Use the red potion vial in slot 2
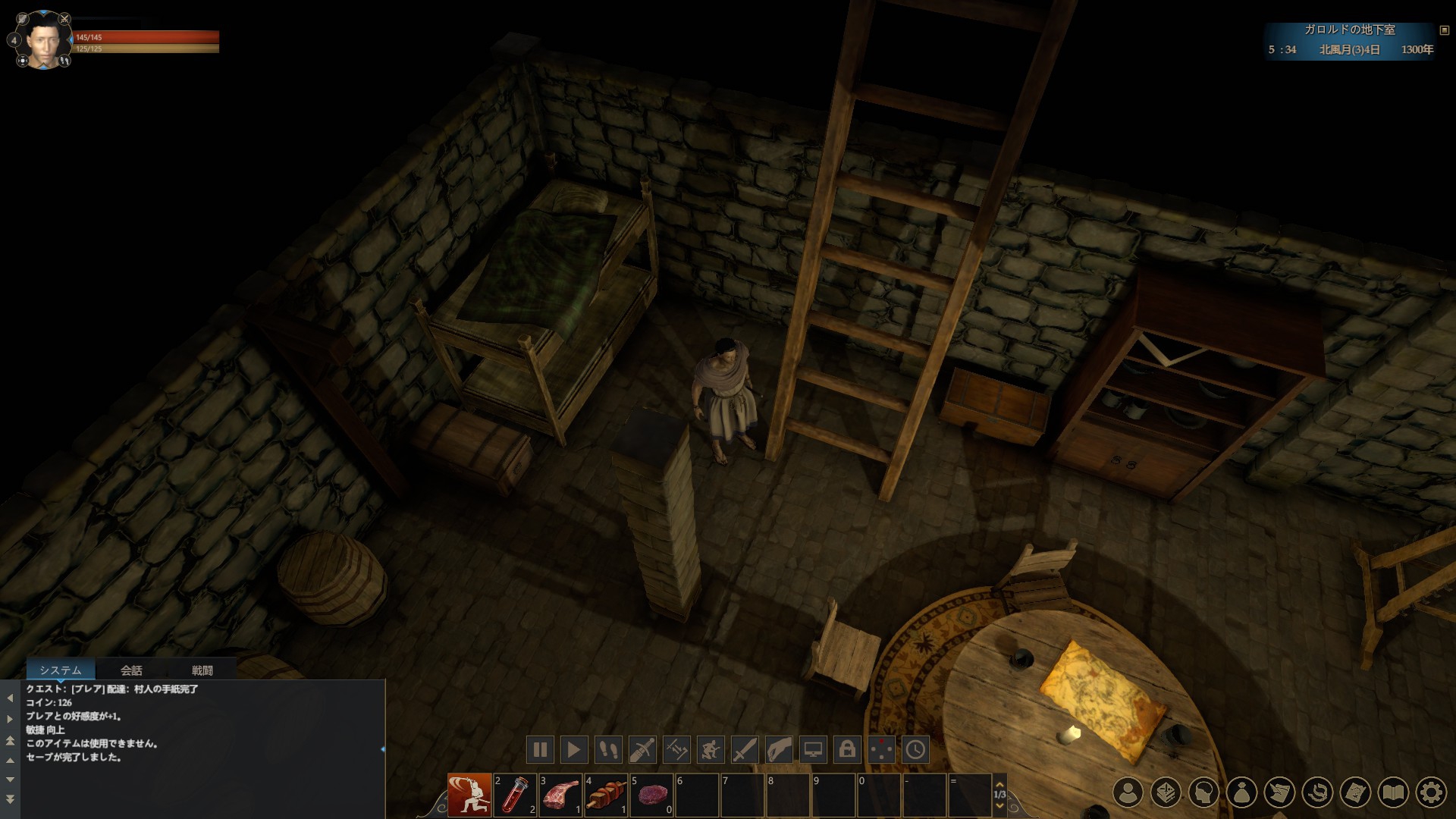Viewport: 1456px width, 819px height. point(515,795)
